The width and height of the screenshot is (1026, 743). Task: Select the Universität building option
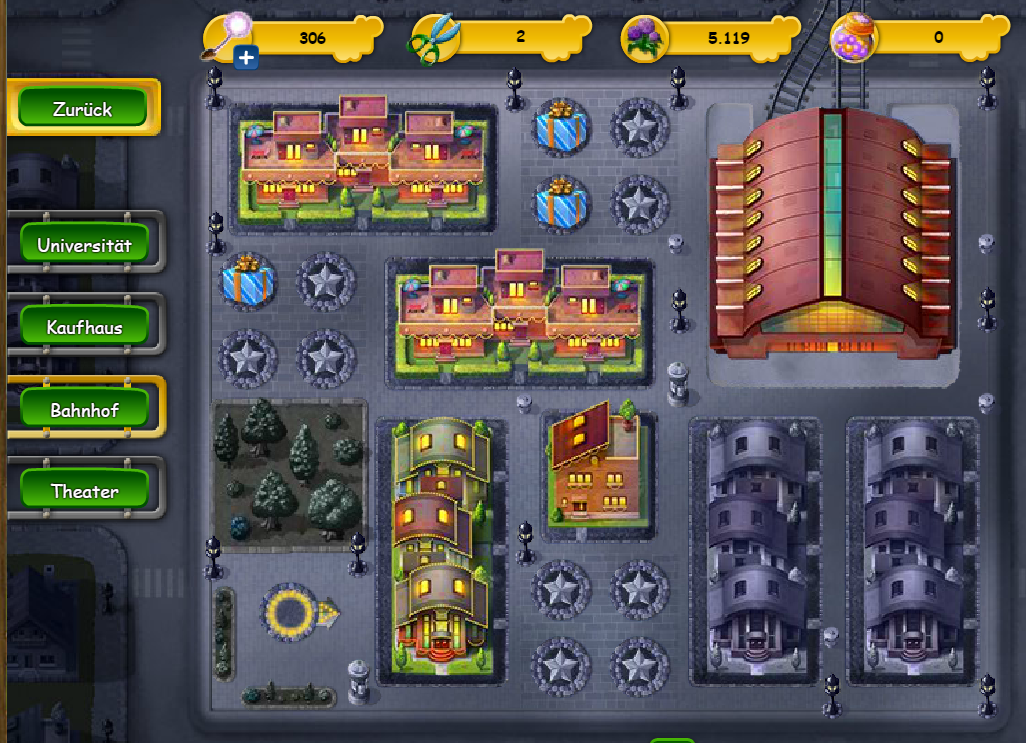coord(85,244)
